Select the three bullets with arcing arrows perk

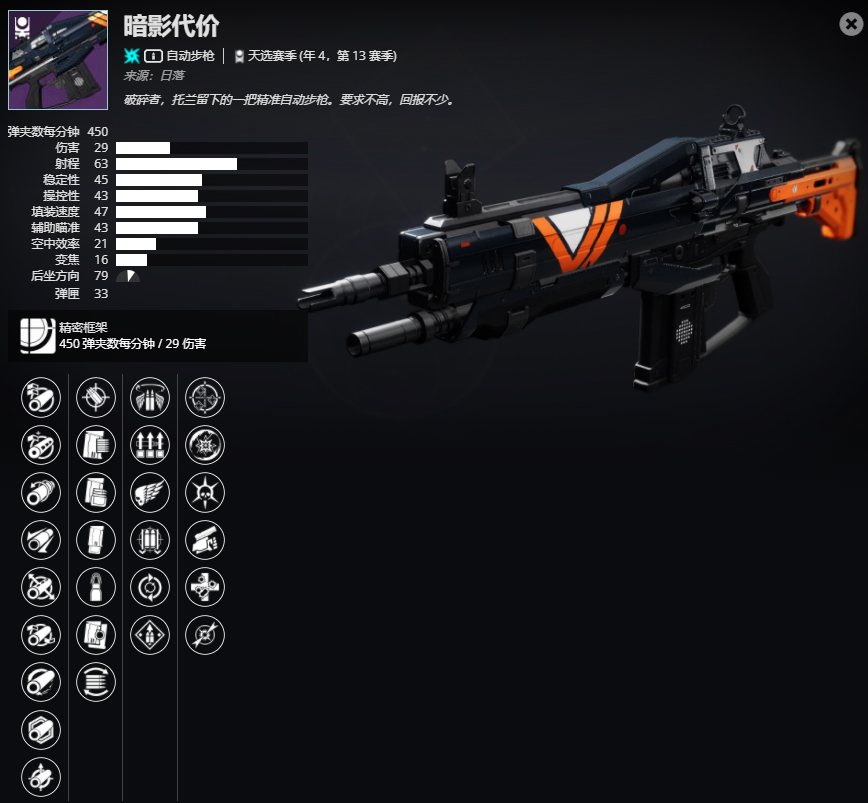point(150,398)
